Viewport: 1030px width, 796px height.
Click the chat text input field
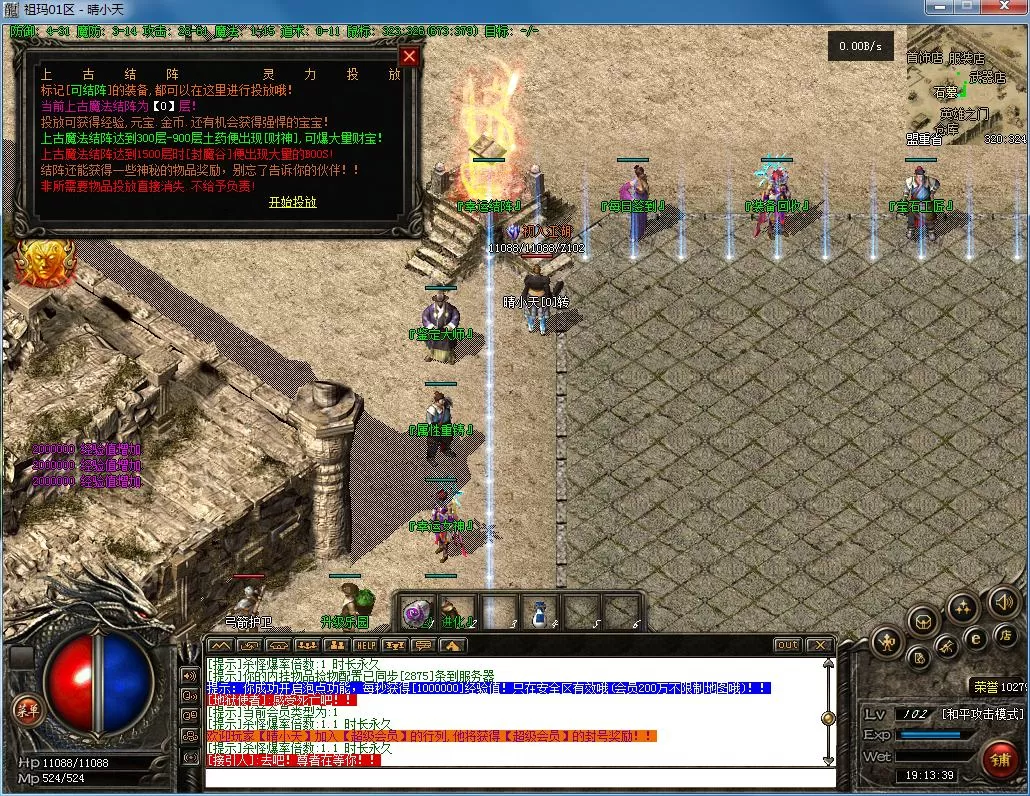pos(520,777)
